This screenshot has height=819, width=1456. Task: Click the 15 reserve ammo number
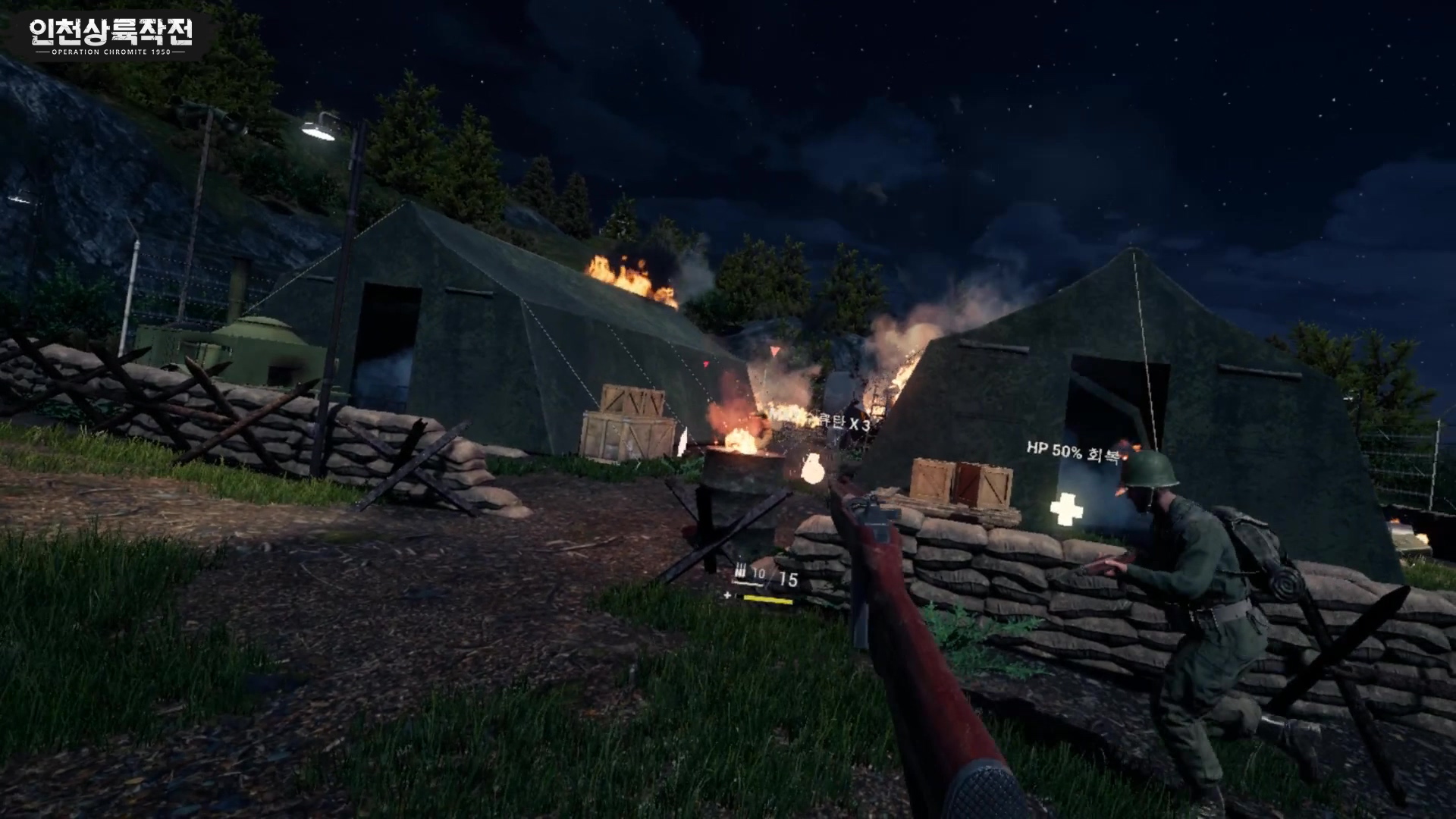(789, 577)
